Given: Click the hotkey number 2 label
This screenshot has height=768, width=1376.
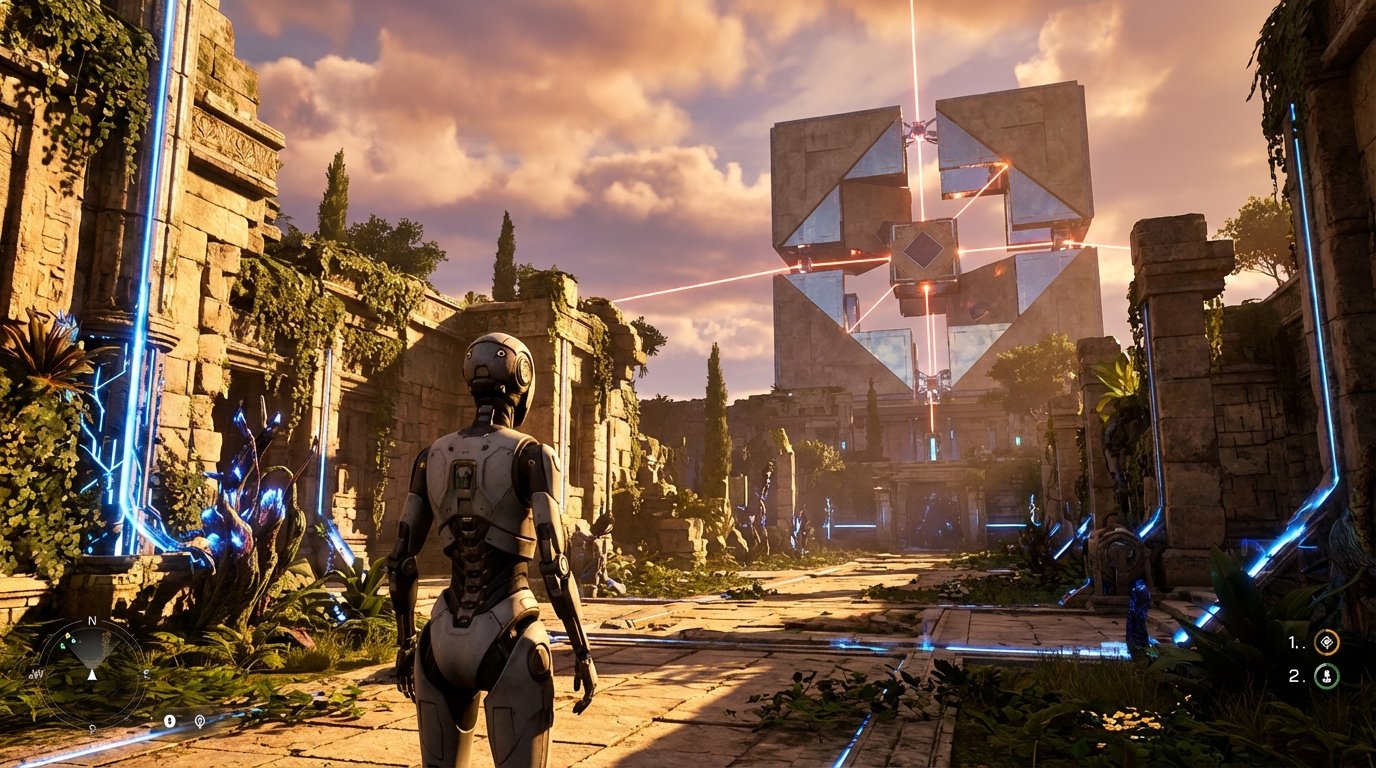Looking at the screenshot, I should coord(1294,674).
